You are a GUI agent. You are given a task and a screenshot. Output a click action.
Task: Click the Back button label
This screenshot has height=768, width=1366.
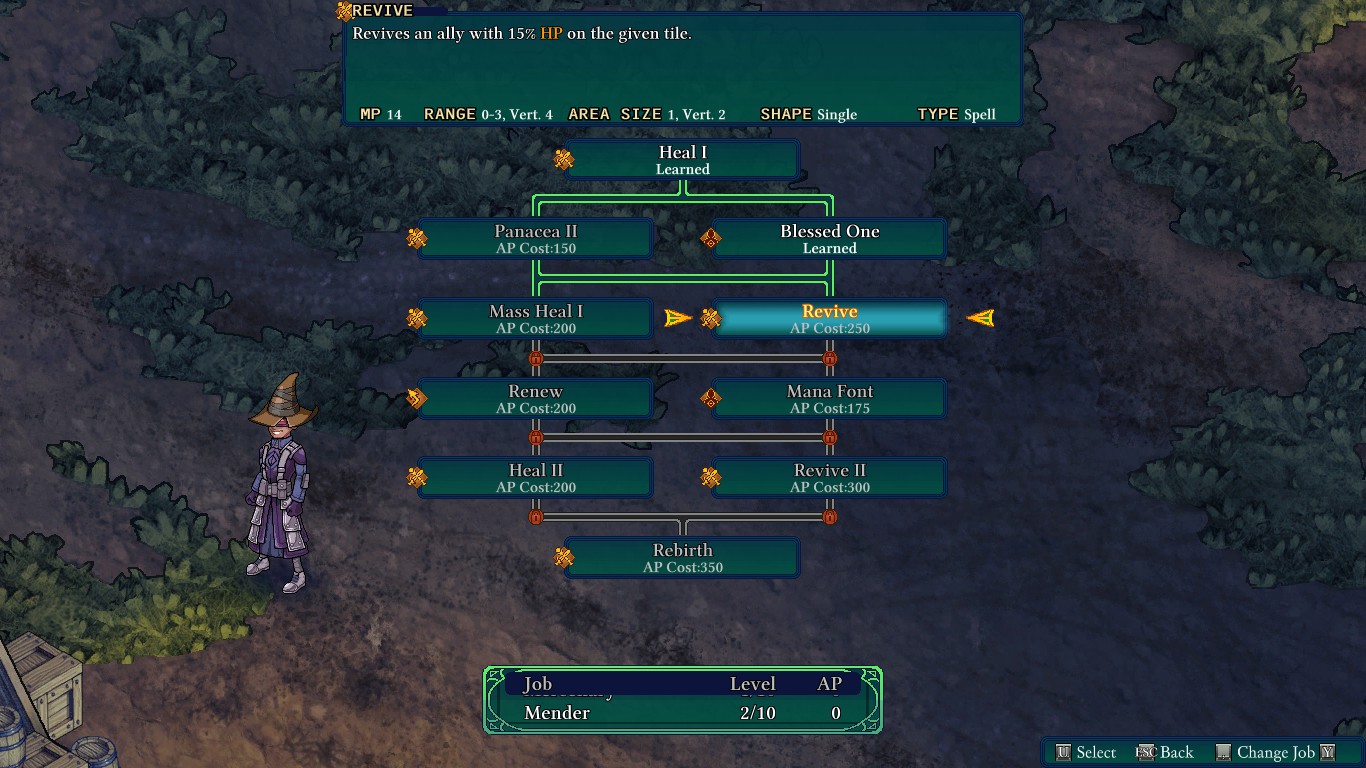[1176, 752]
